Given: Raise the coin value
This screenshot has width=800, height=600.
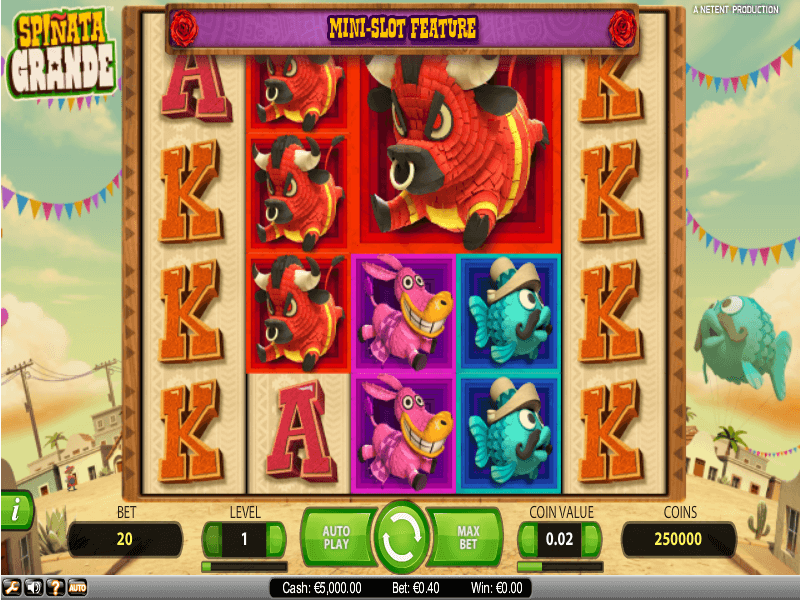Looking at the screenshot, I should pos(592,540).
